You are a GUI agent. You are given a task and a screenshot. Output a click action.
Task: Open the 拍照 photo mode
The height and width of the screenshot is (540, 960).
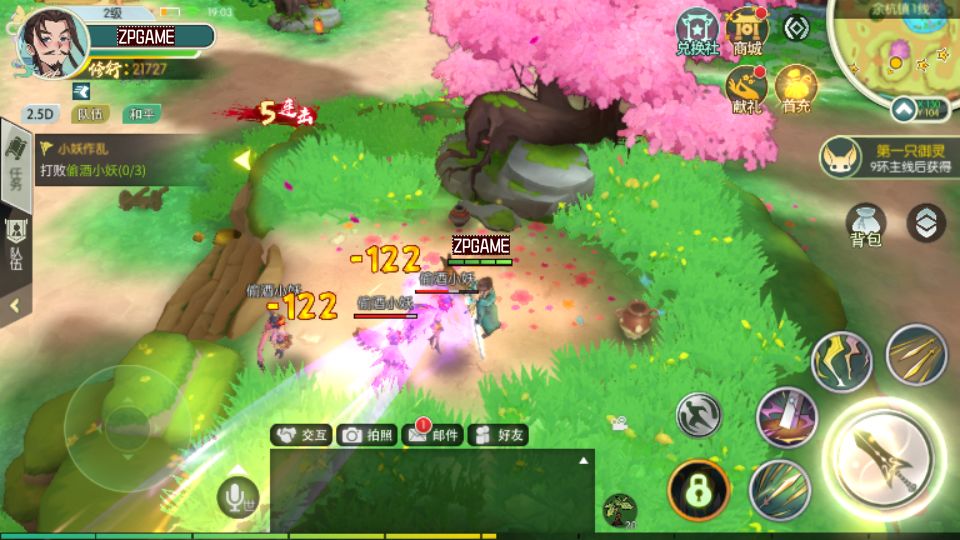pos(366,435)
